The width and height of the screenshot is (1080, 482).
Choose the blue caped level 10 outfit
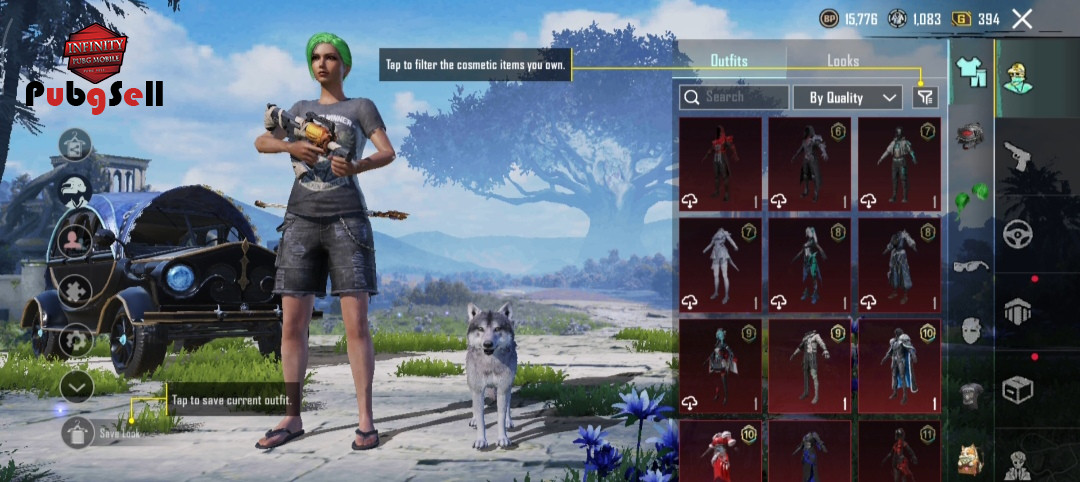[x=898, y=365]
